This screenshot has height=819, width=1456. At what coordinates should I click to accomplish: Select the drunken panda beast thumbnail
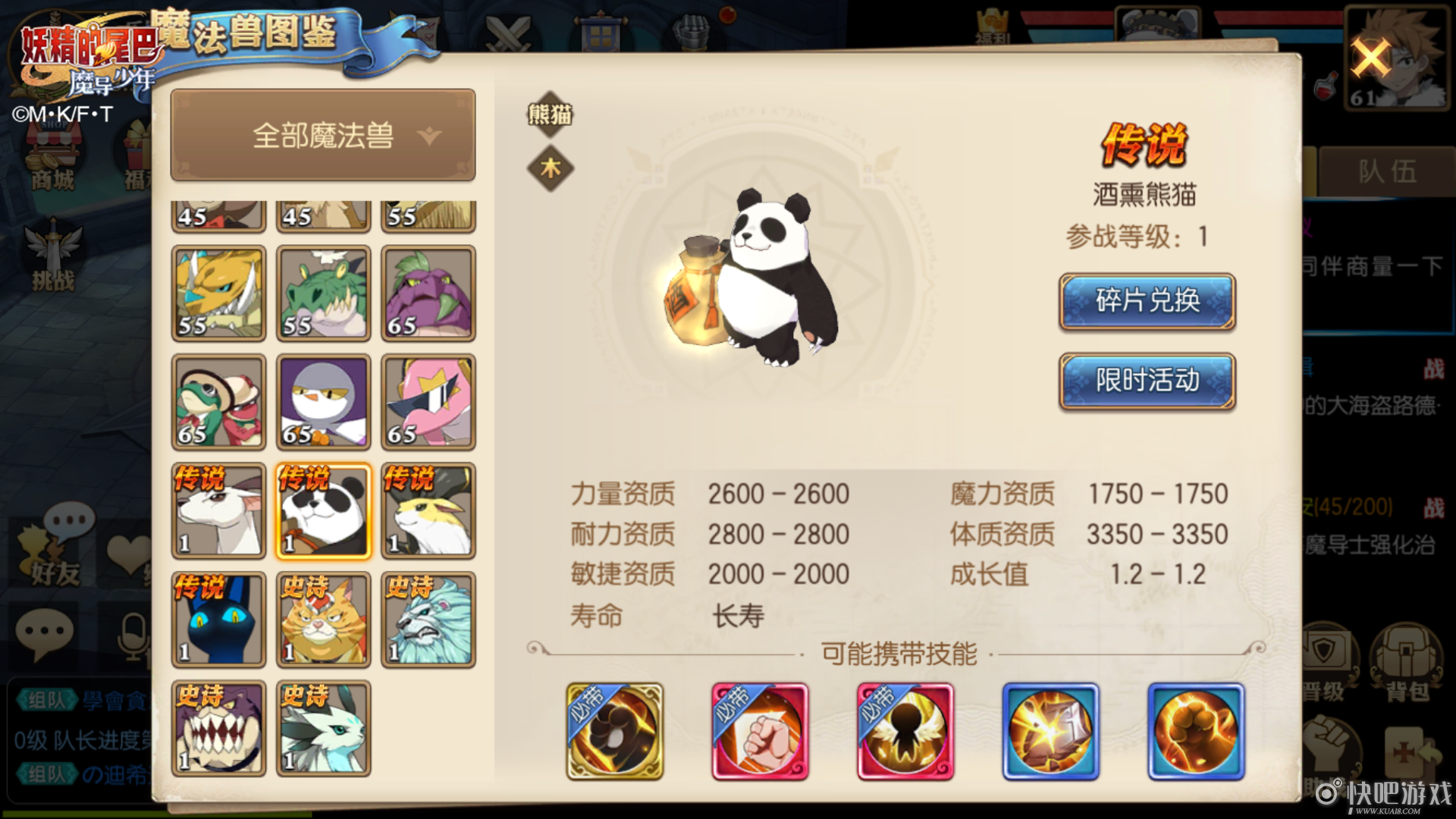(323, 510)
